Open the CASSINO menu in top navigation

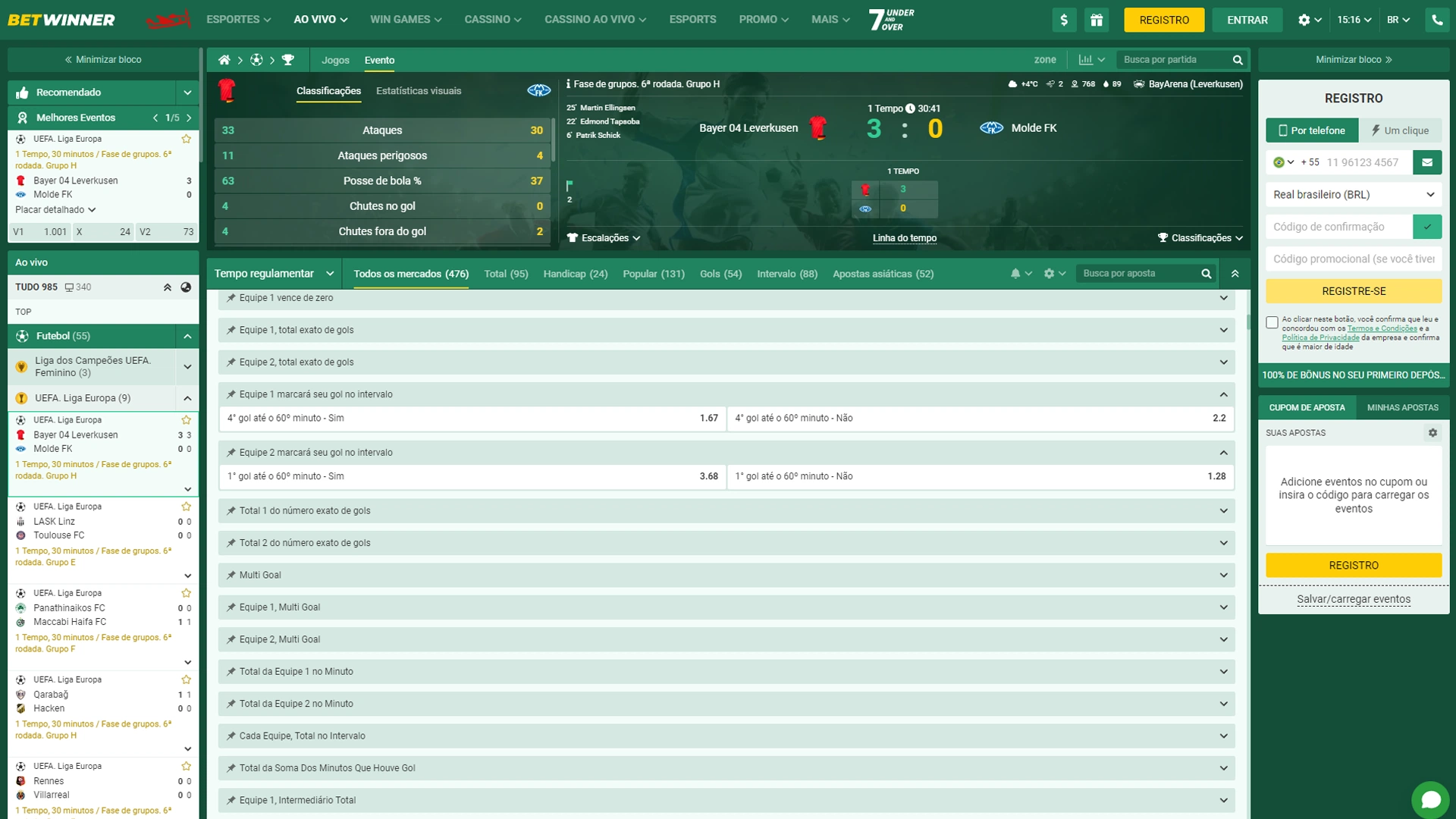click(492, 20)
